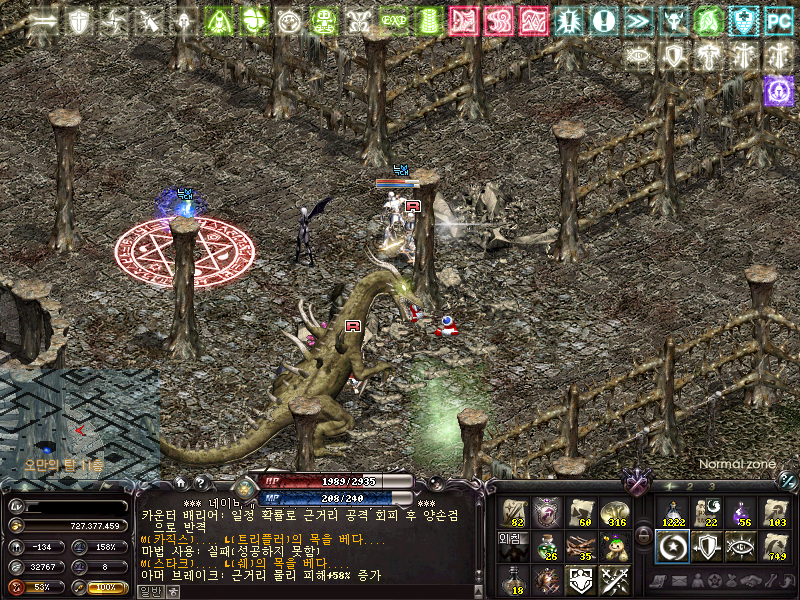Click the home button above chat
The image size is (800, 600).
coord(180,482)
